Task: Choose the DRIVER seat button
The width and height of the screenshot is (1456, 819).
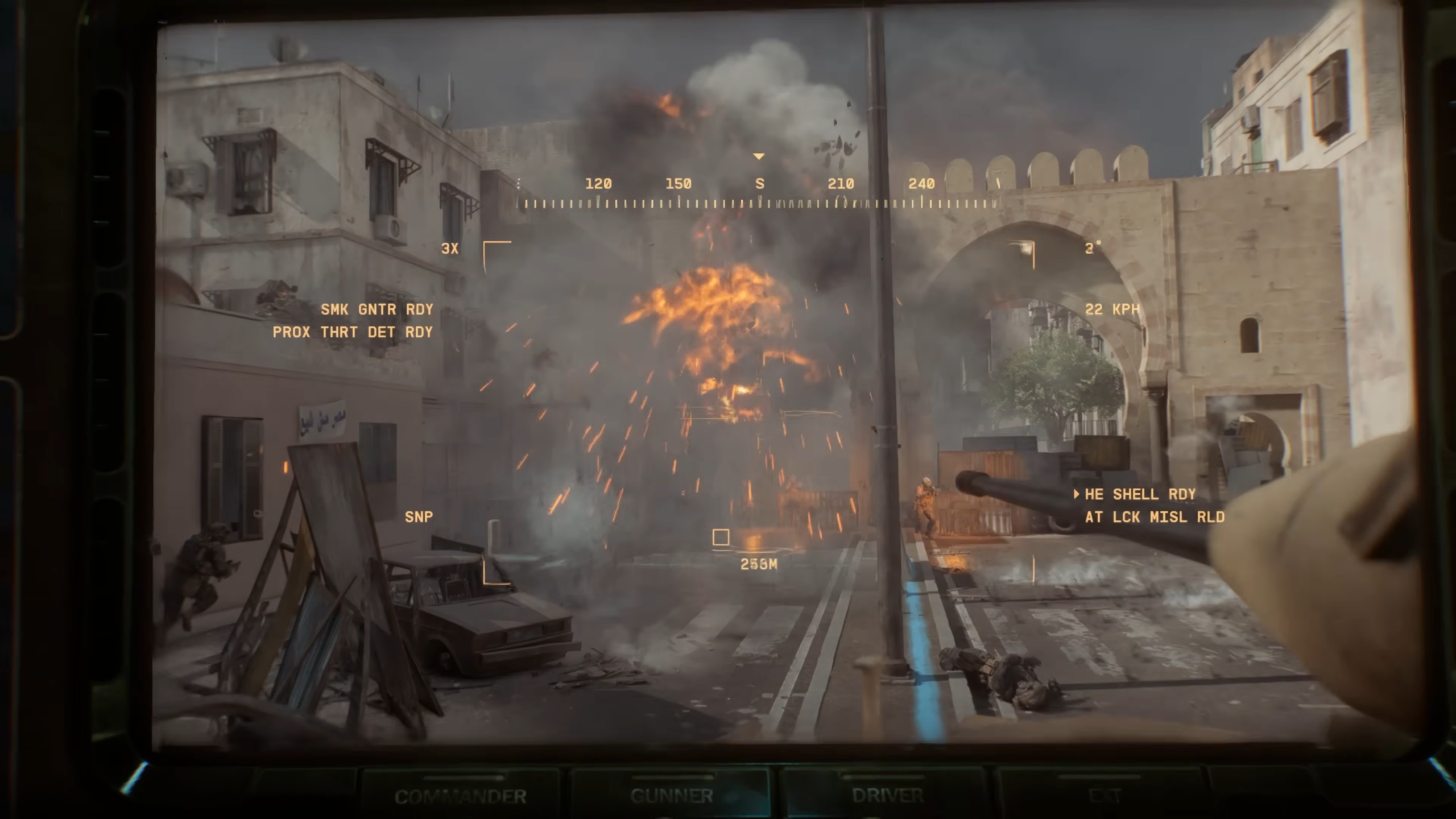Action: pos(887,795)
